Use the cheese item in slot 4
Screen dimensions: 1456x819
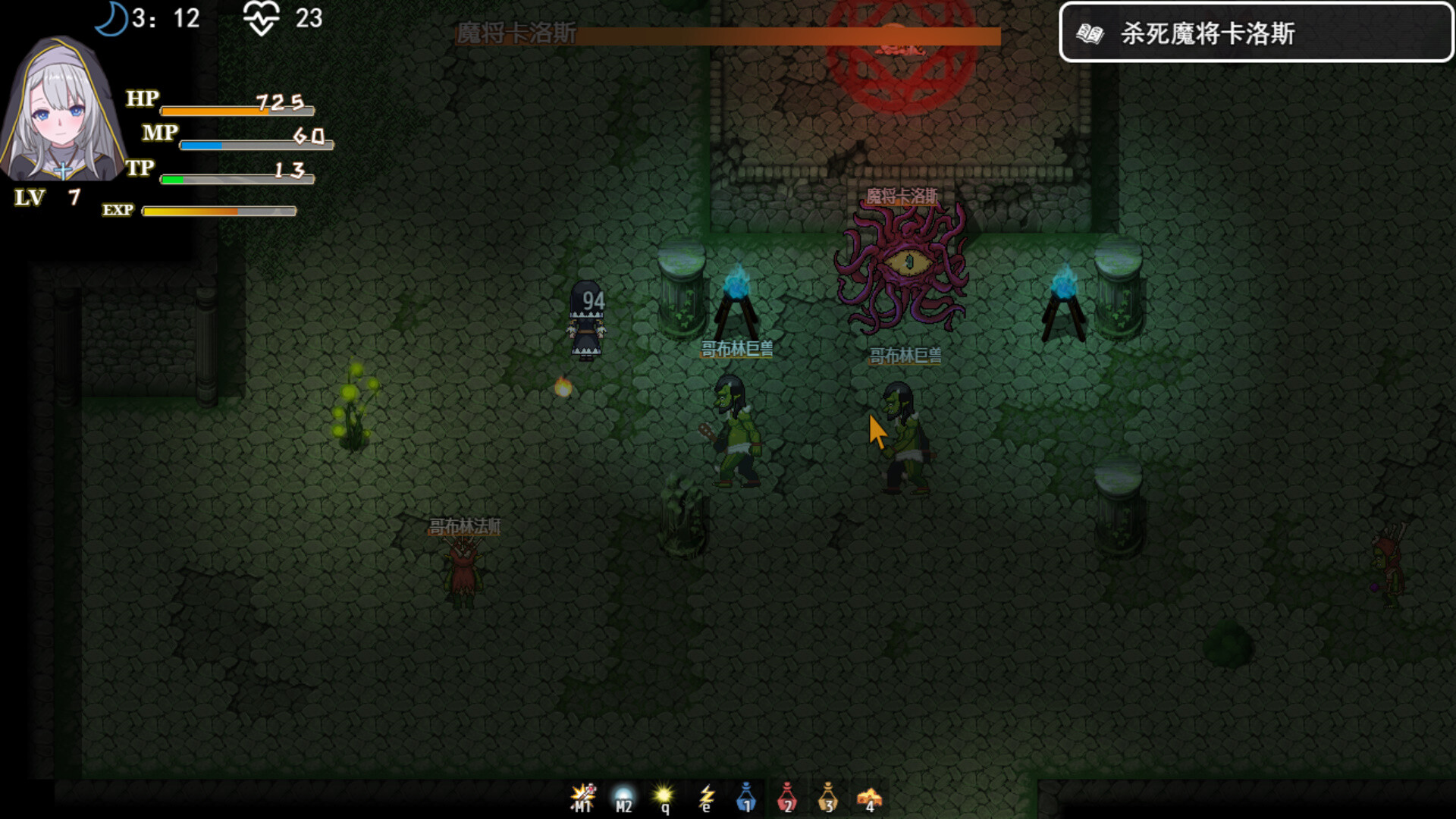(870, 796)
